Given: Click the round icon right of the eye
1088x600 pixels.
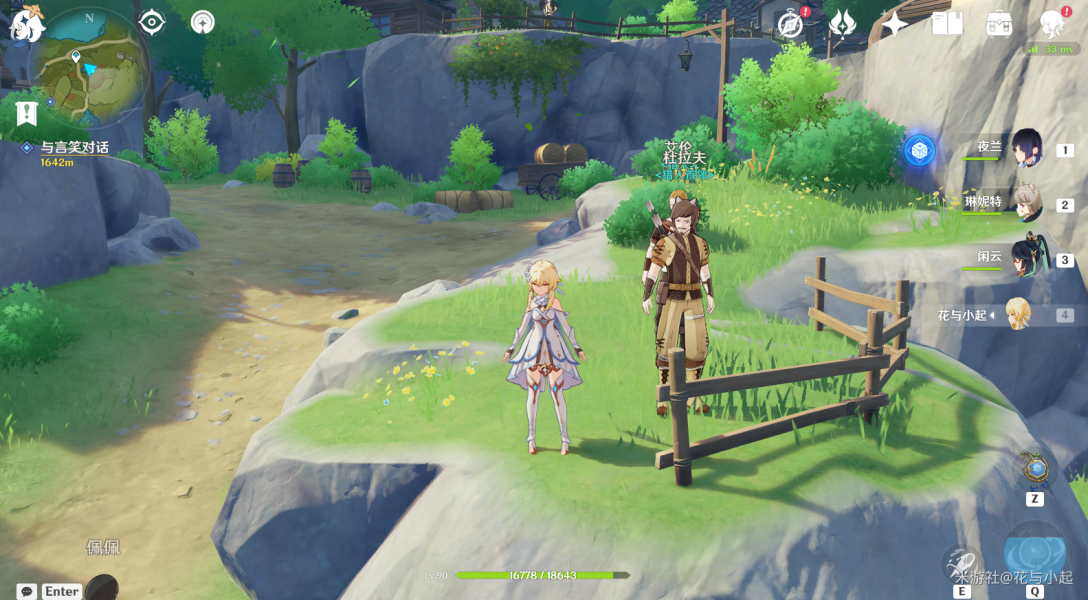Looking at the screenshot, I should point(203,22).
